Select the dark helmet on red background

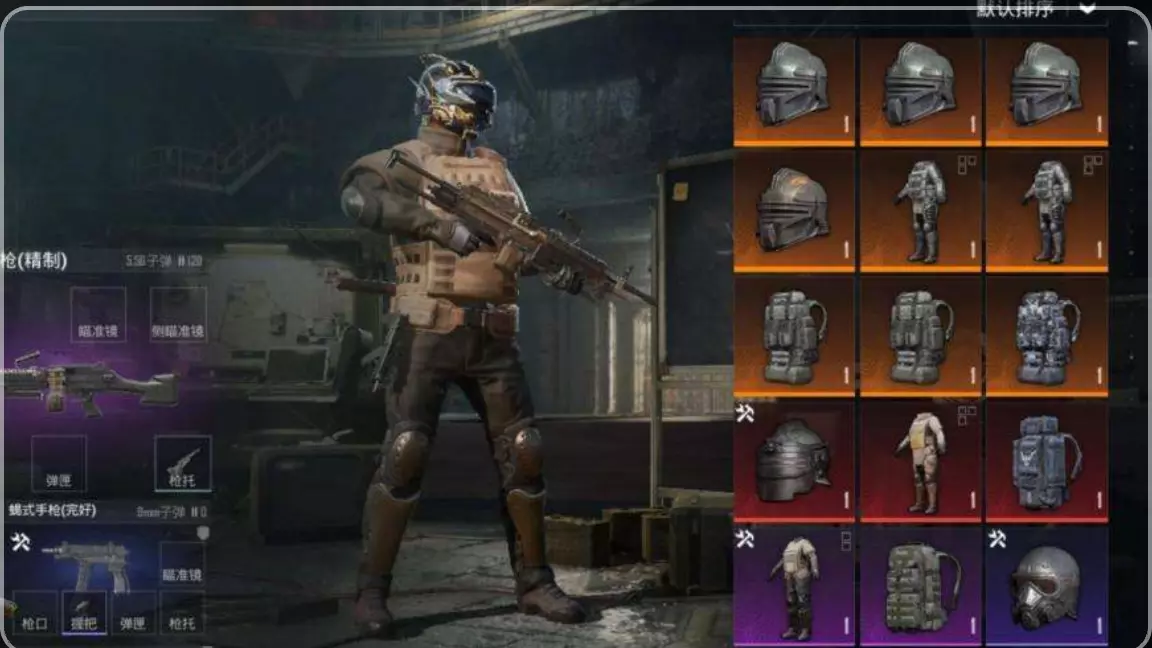click(794, 461)
